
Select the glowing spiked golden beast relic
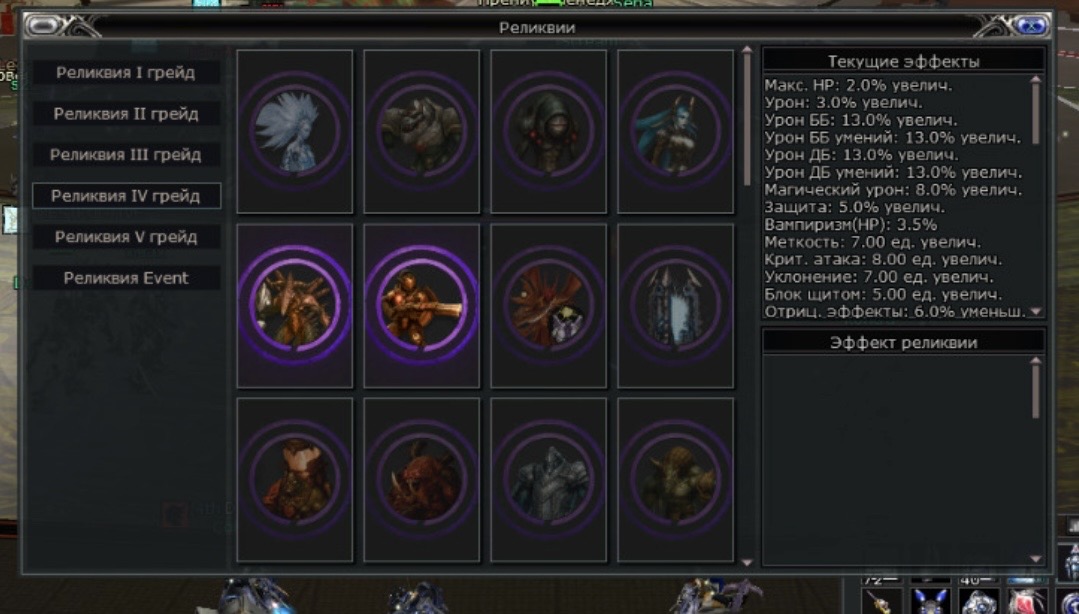pyautogui.click(x=295, y=305)
